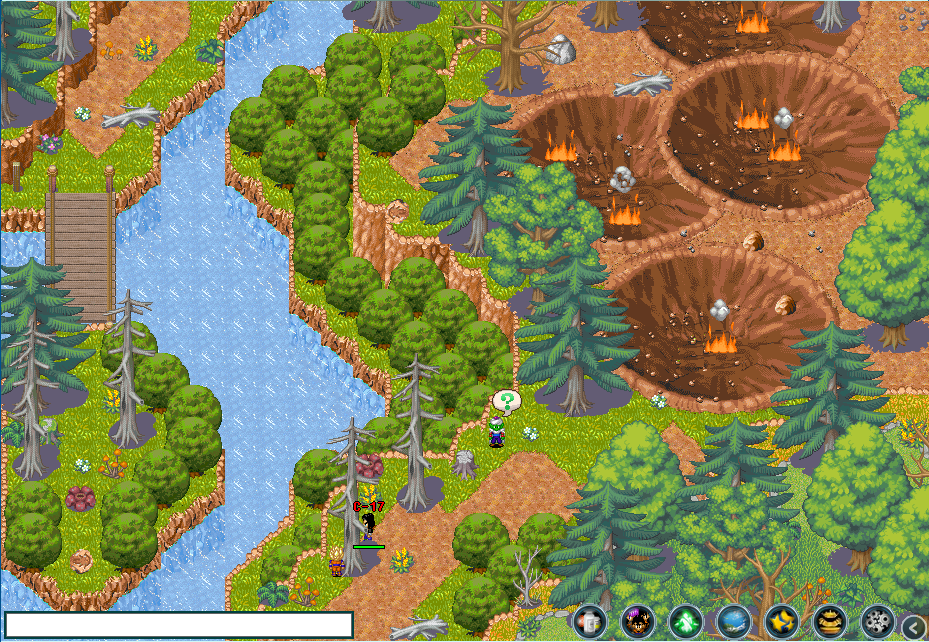Screen dimensions: 929x642
Task: Open the golden trophy rankings icon
Action: pyautogui.click(x=829, y=622)
